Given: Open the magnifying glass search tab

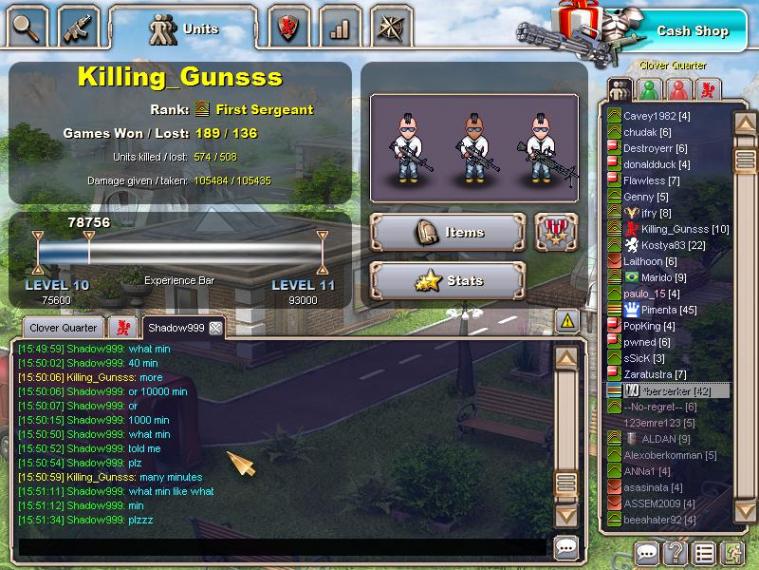Looking at the screenshot, I should (27, 27).
